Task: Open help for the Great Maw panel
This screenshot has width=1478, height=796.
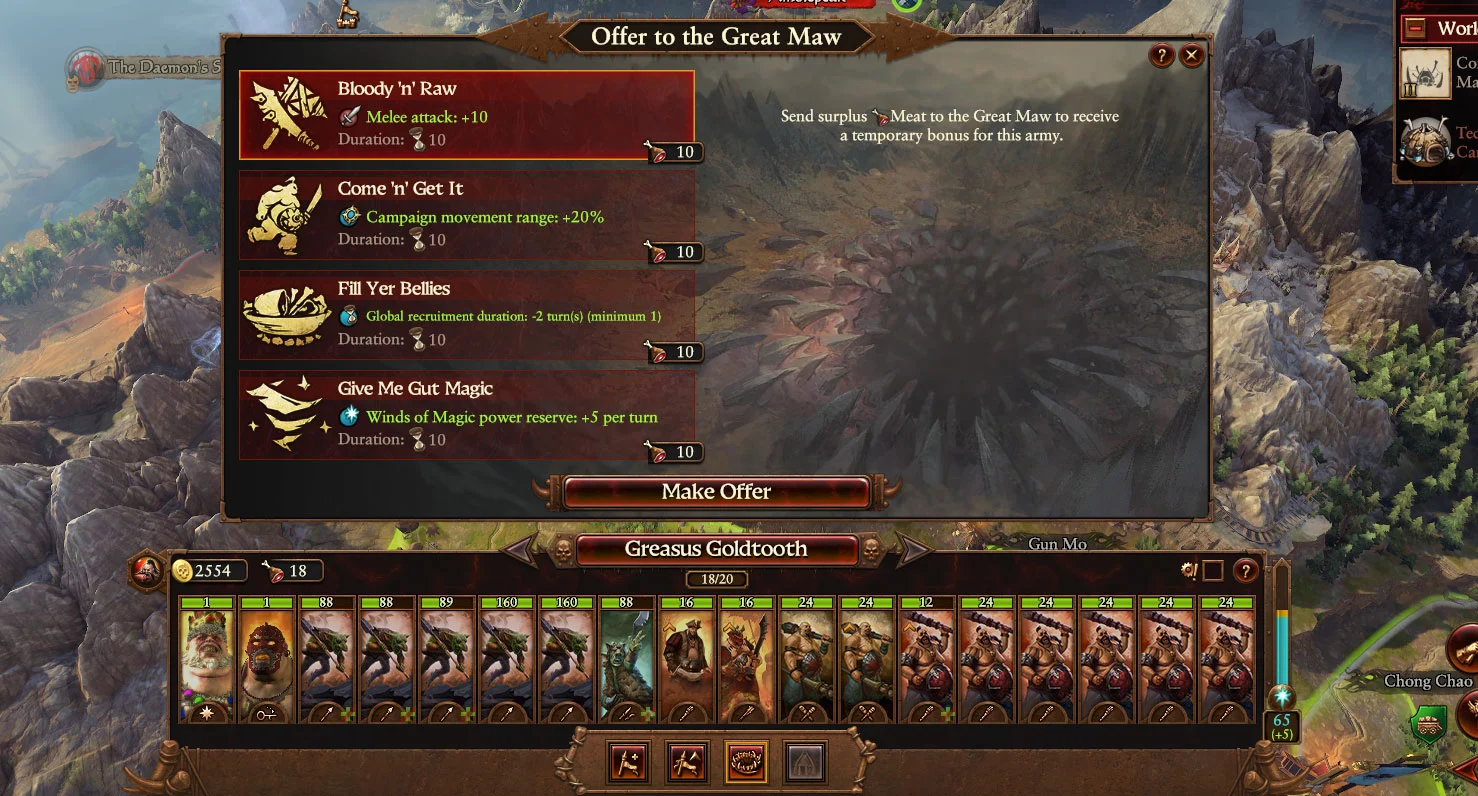Action: [x=1161, y=56]
